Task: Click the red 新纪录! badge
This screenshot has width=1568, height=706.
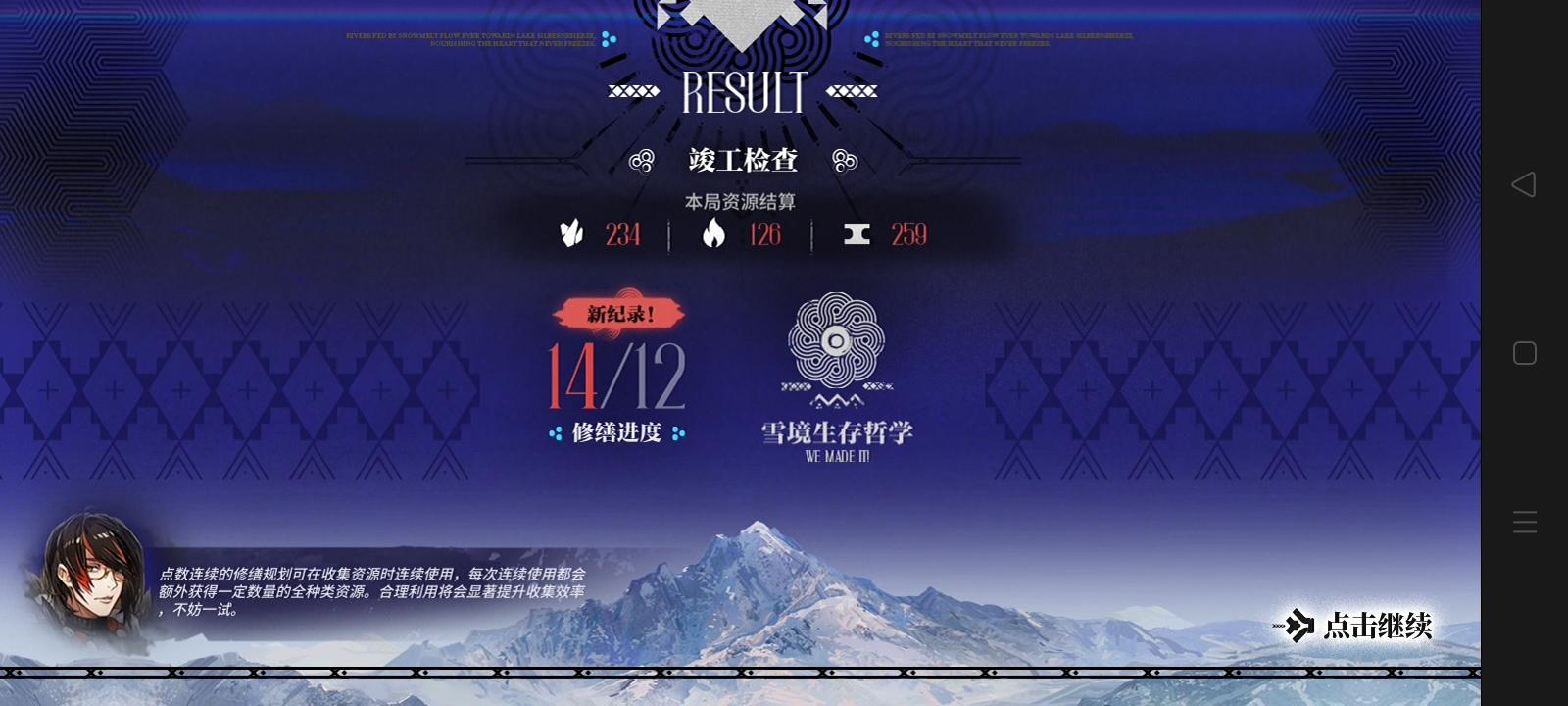Action: (x=621, y=316)
